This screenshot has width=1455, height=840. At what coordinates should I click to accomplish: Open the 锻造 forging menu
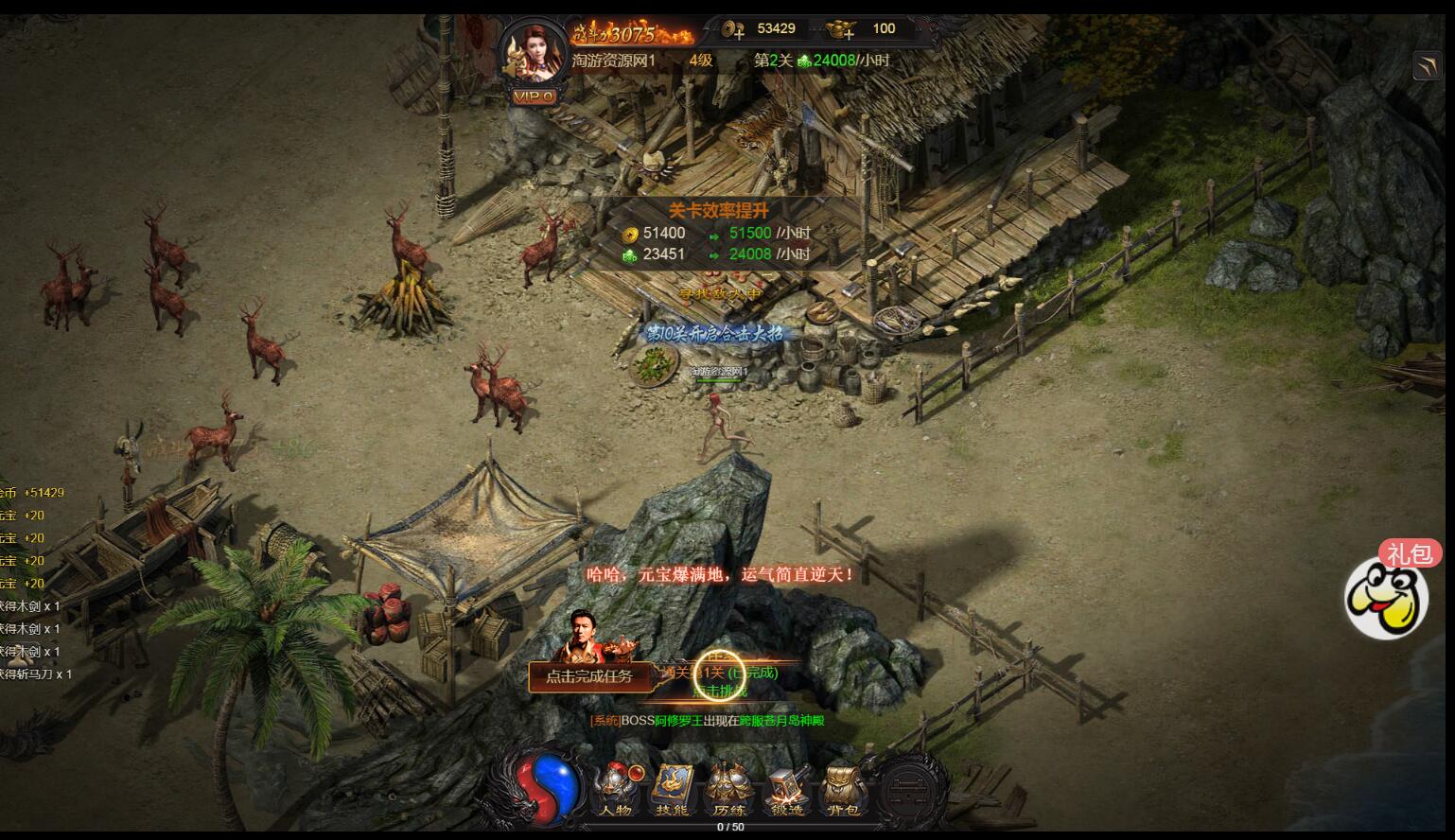point(786,791)
